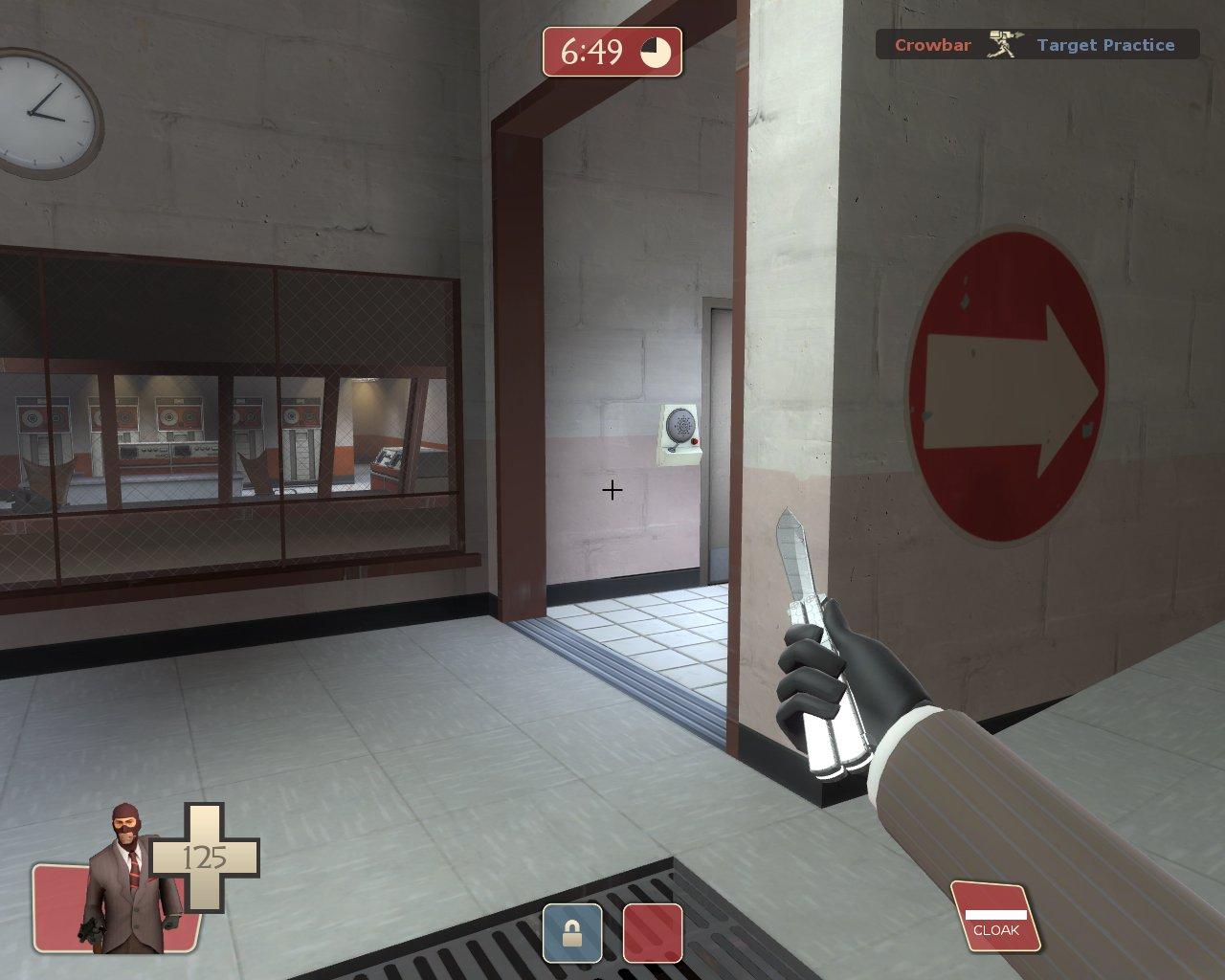Click the Spy class portrait
1225x980 pixels.
click(130, 880)
